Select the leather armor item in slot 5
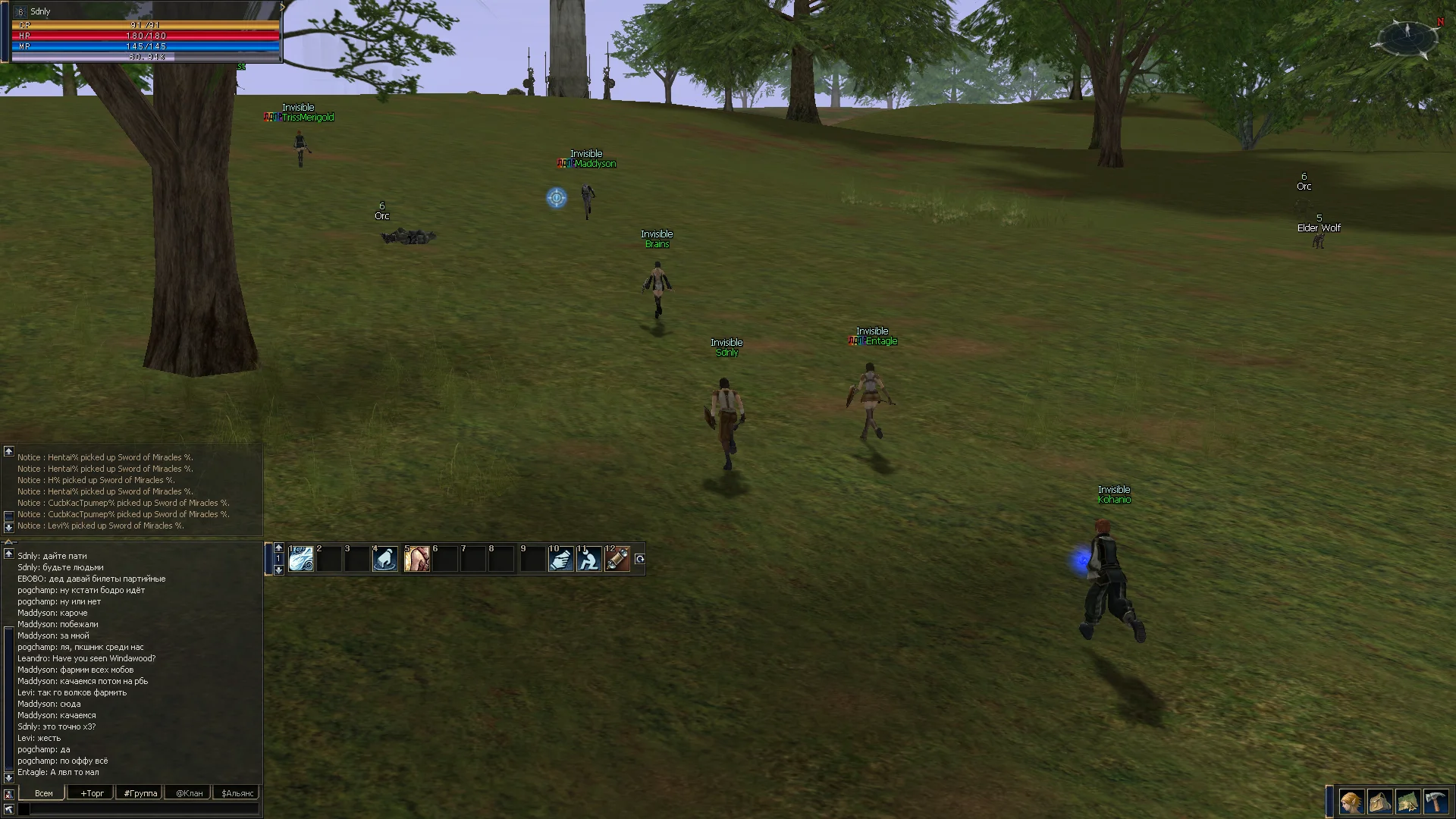The width and height of the screenshot is (1456, 819). [416, 559]
